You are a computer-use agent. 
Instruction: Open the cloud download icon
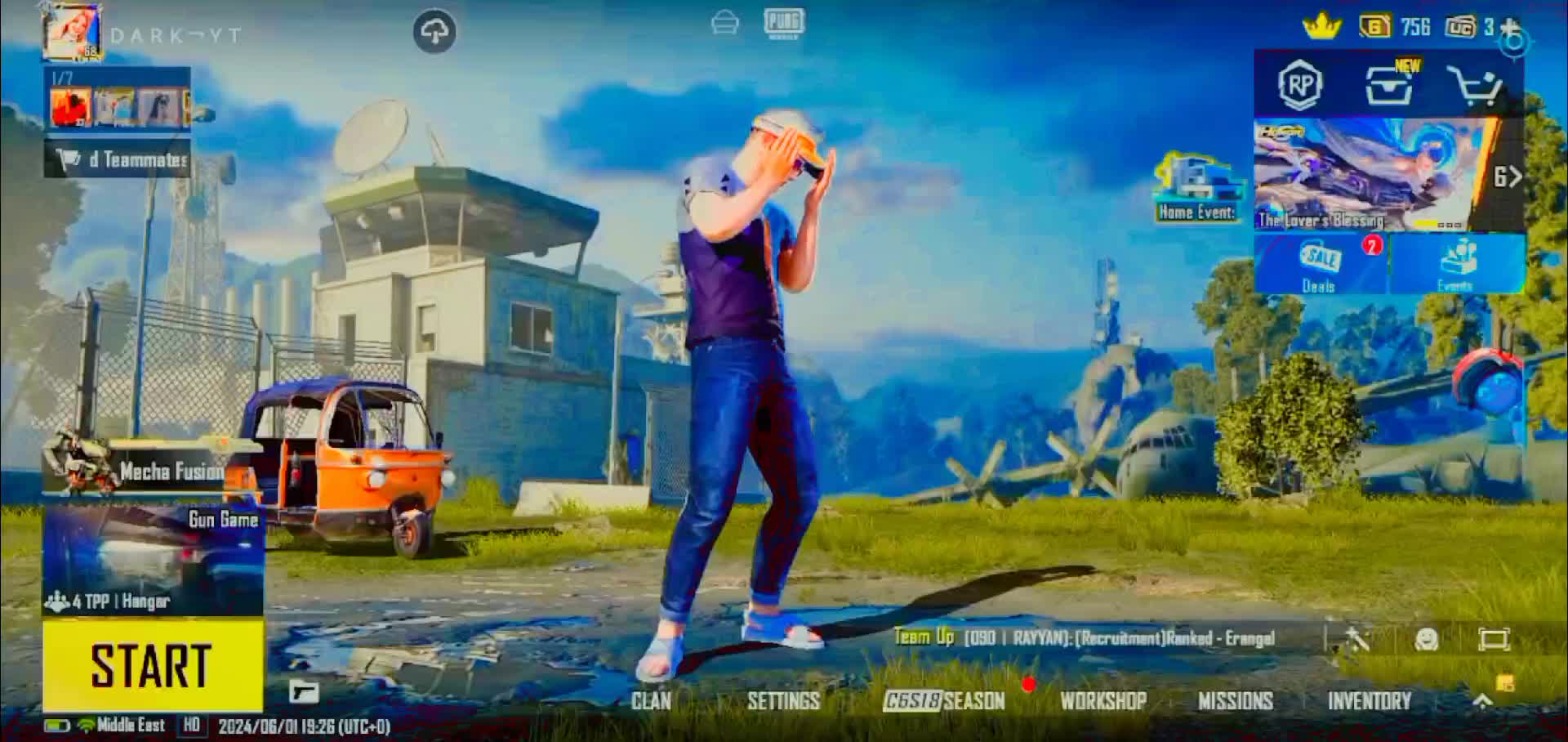tap(434, 32)
